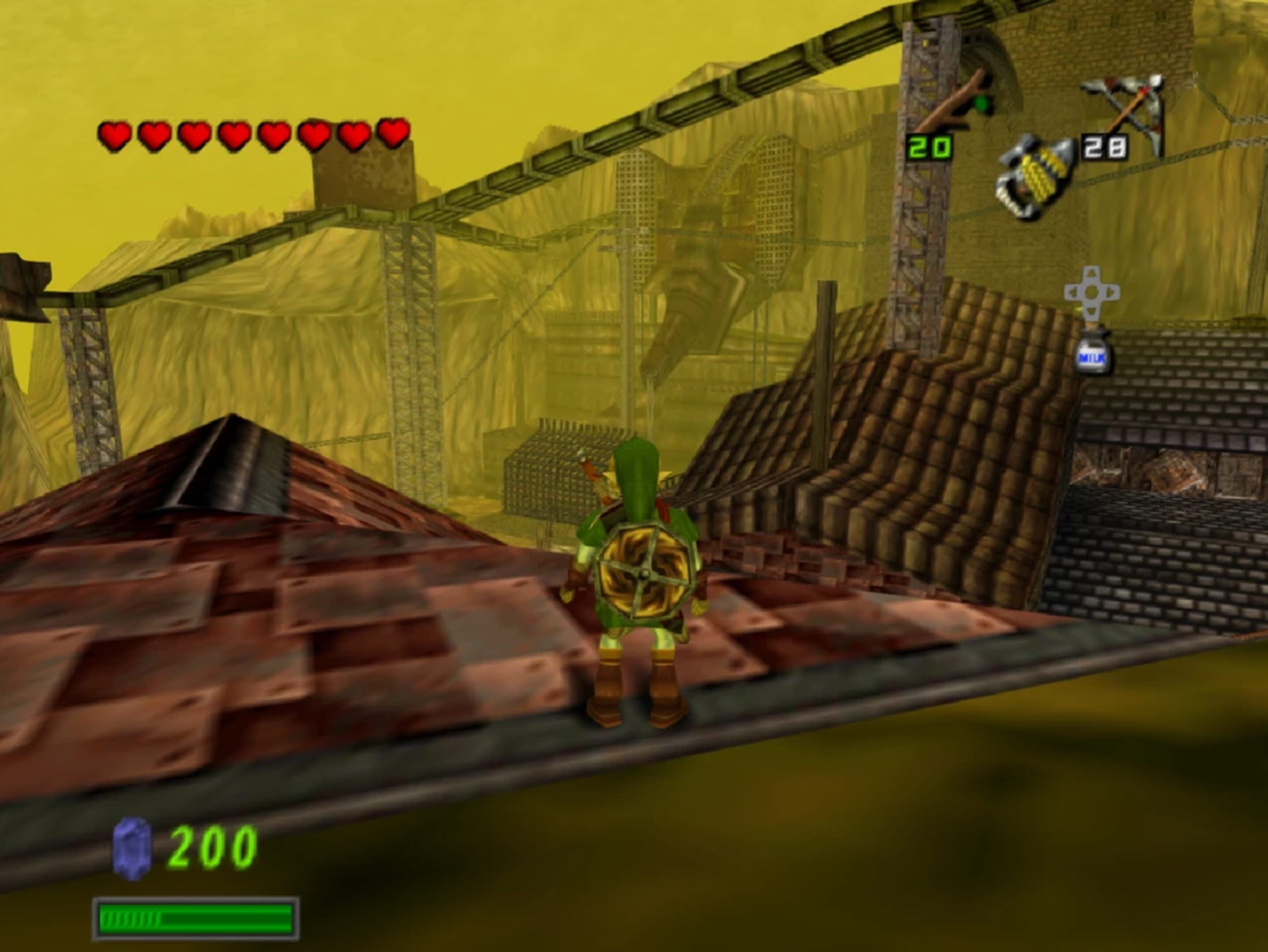Viewport: 1268px width, 952px height.
Task: Click the green indicator dot near the Deku Stick
Action: pos(981,104)
